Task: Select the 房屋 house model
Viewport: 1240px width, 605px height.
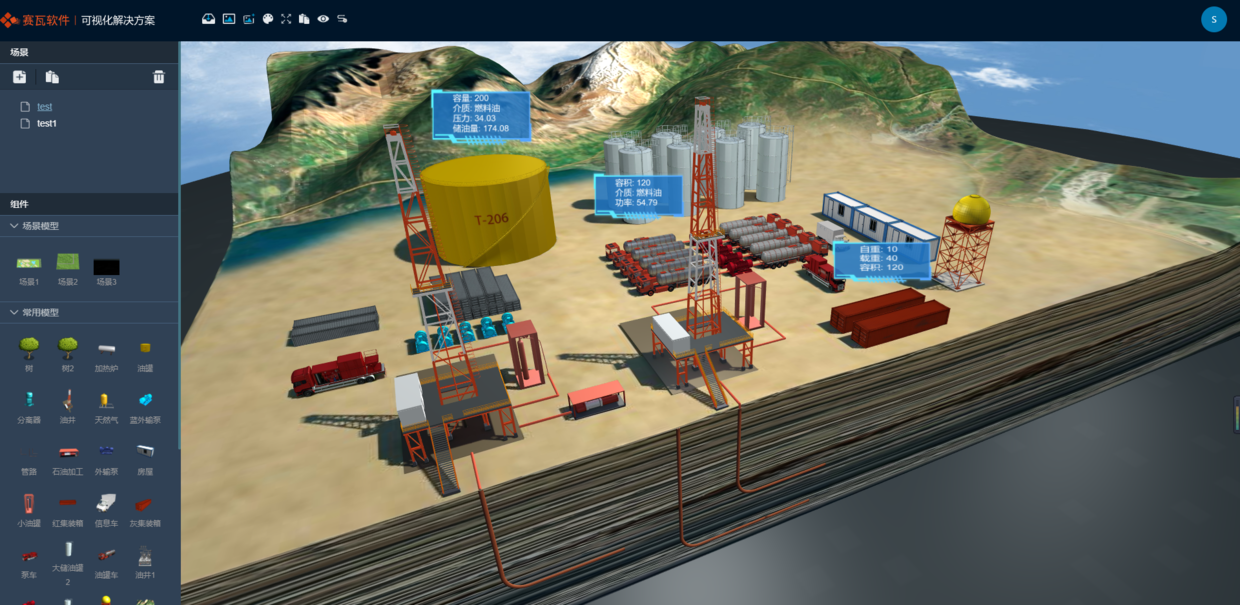Action: click(145, 453)
